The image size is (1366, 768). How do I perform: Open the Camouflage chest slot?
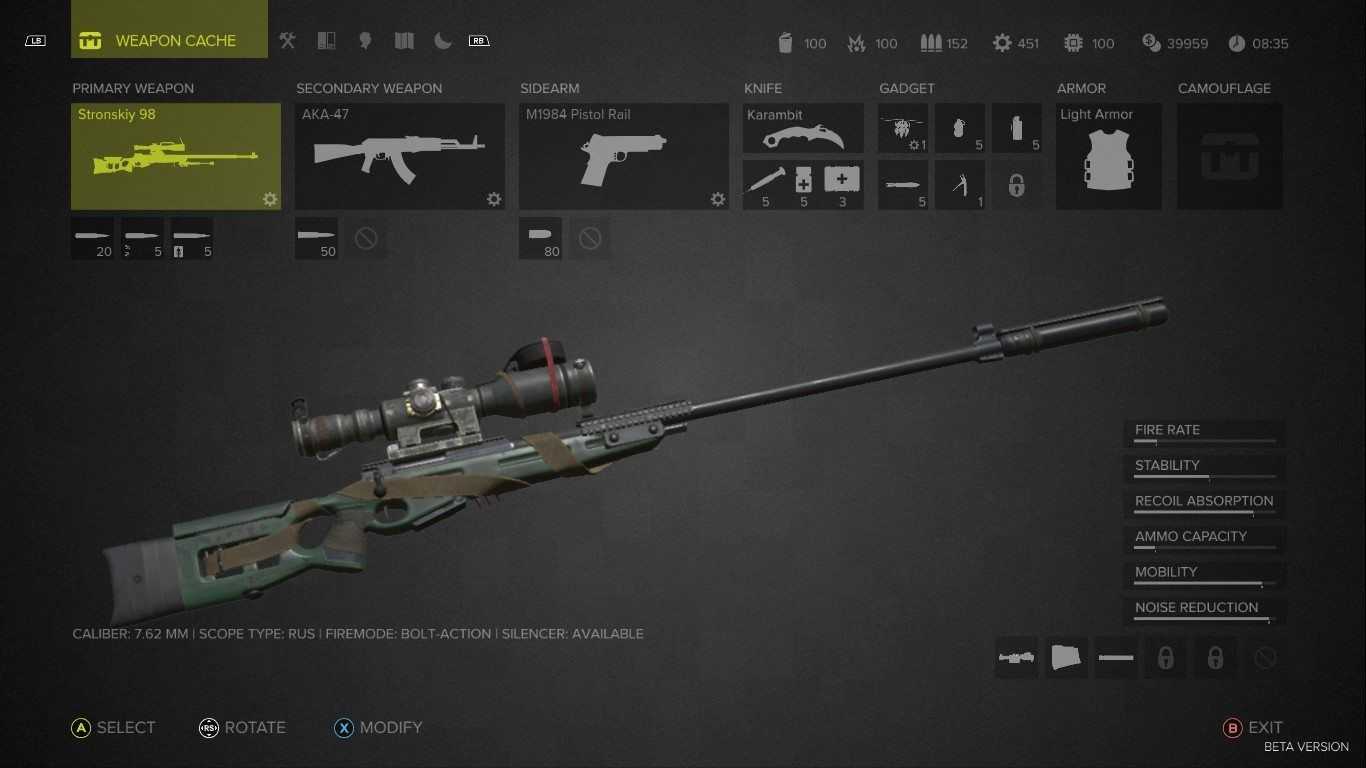point(1229,156)
